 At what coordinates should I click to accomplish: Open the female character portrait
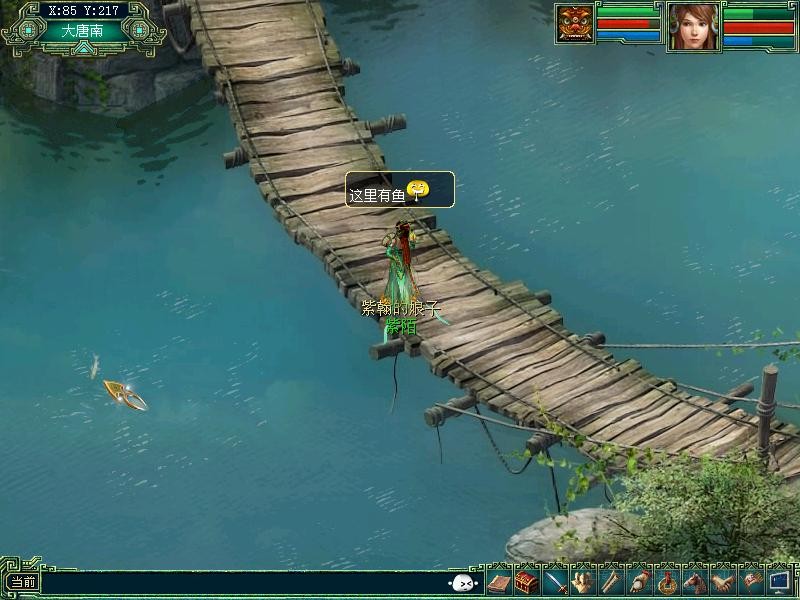click(x=693, y=27)
